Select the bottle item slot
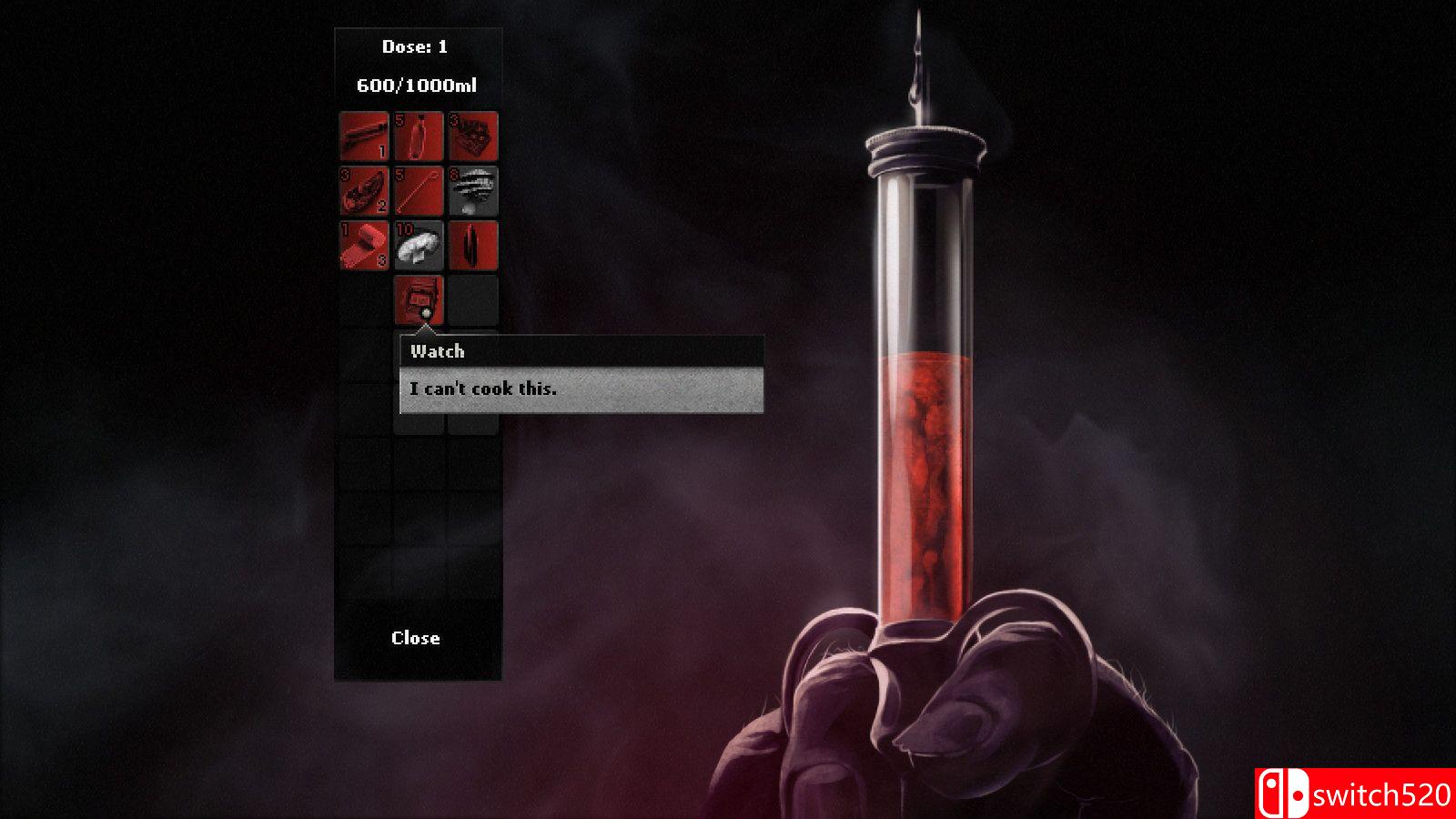The height and width of the screenshot is (819, 1456). [419, 136]
